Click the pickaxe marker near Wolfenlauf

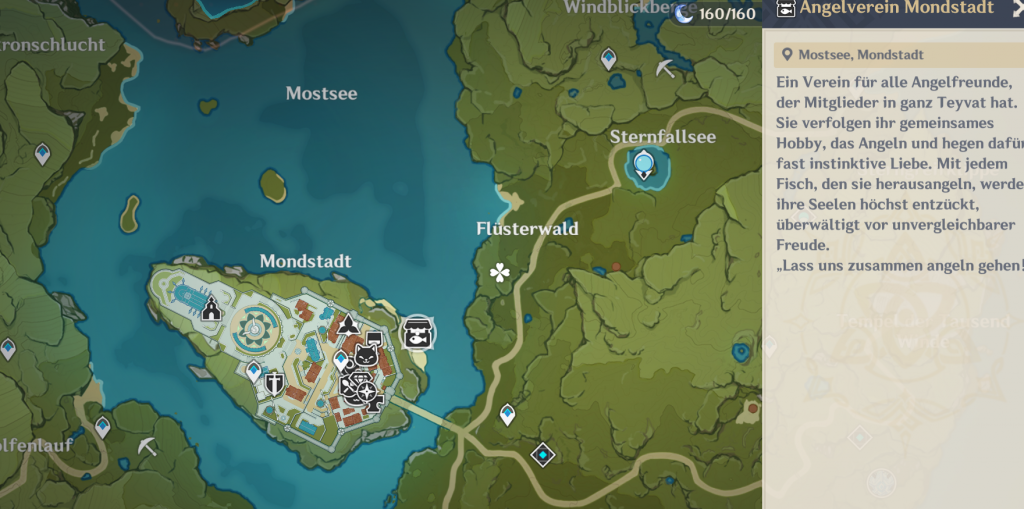147,446
